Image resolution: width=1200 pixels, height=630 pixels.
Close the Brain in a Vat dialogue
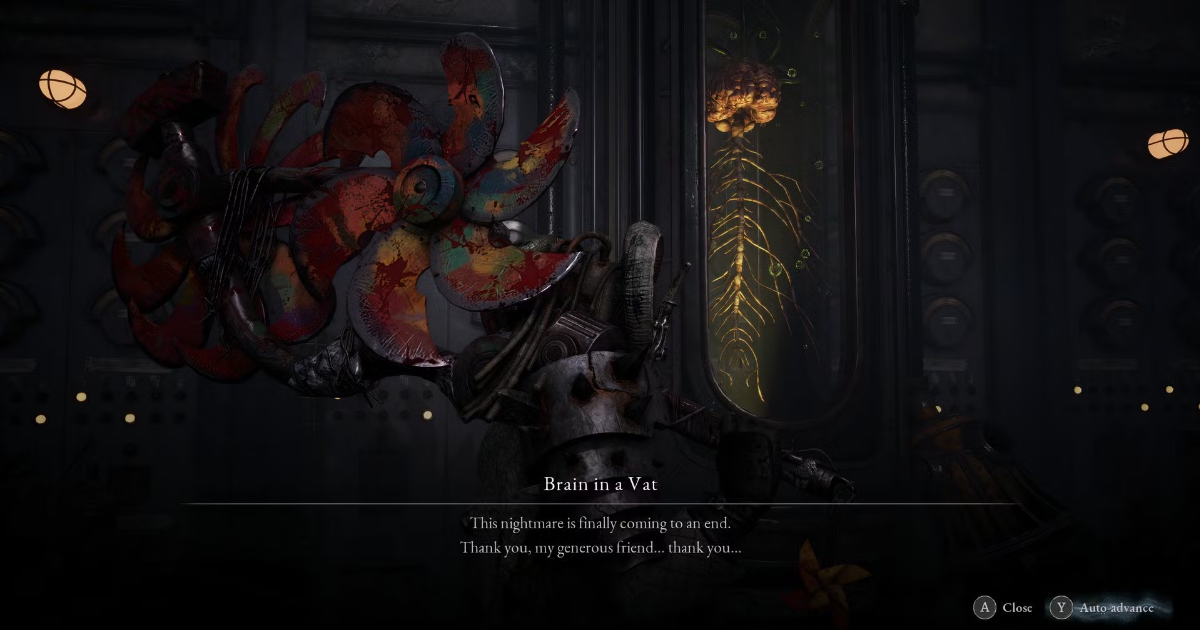1004,607
